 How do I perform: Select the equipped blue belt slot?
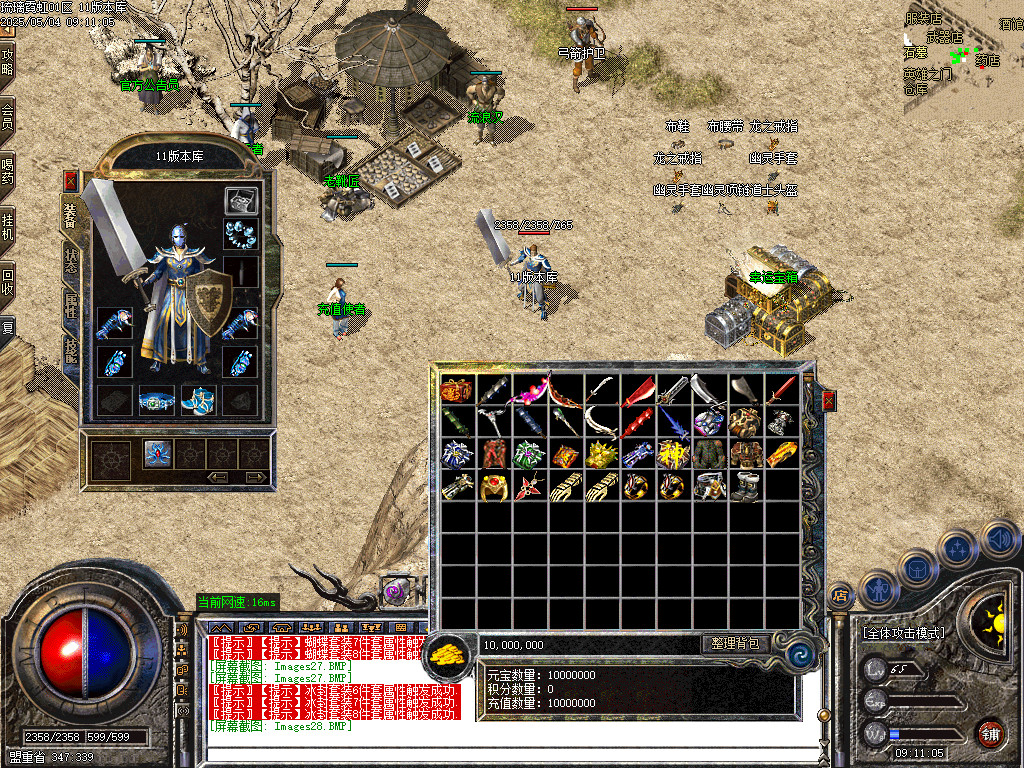(156, 400)
